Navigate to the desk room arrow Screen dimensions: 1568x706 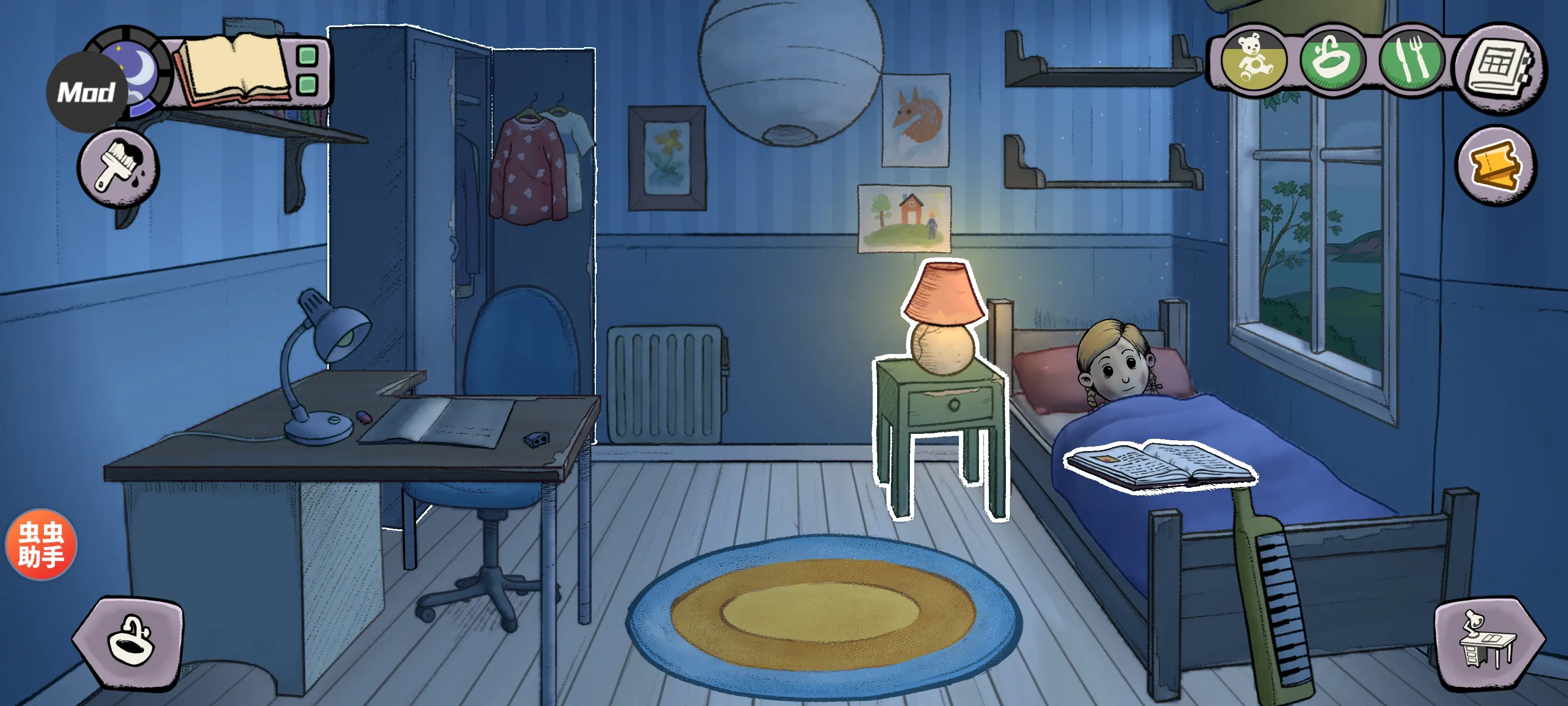pyautogui.click(x=1488, y=643)
